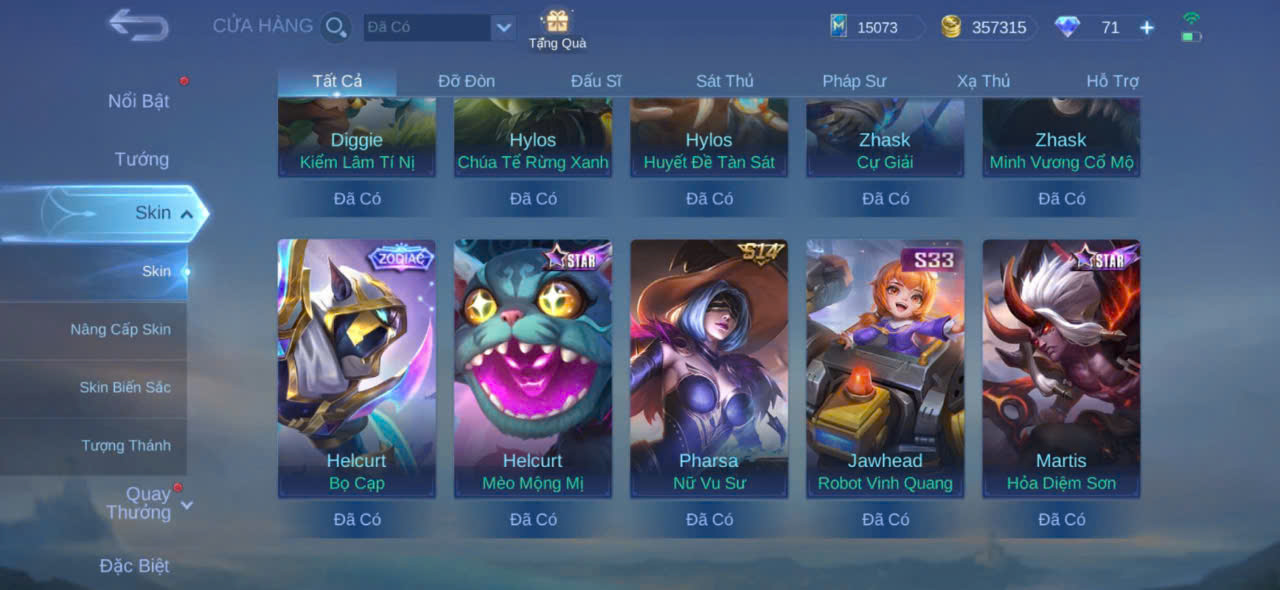This screenshot has height=590, width=1280.
Task: Choose the Xạ Thủ tab
Action: pos(983,81)
